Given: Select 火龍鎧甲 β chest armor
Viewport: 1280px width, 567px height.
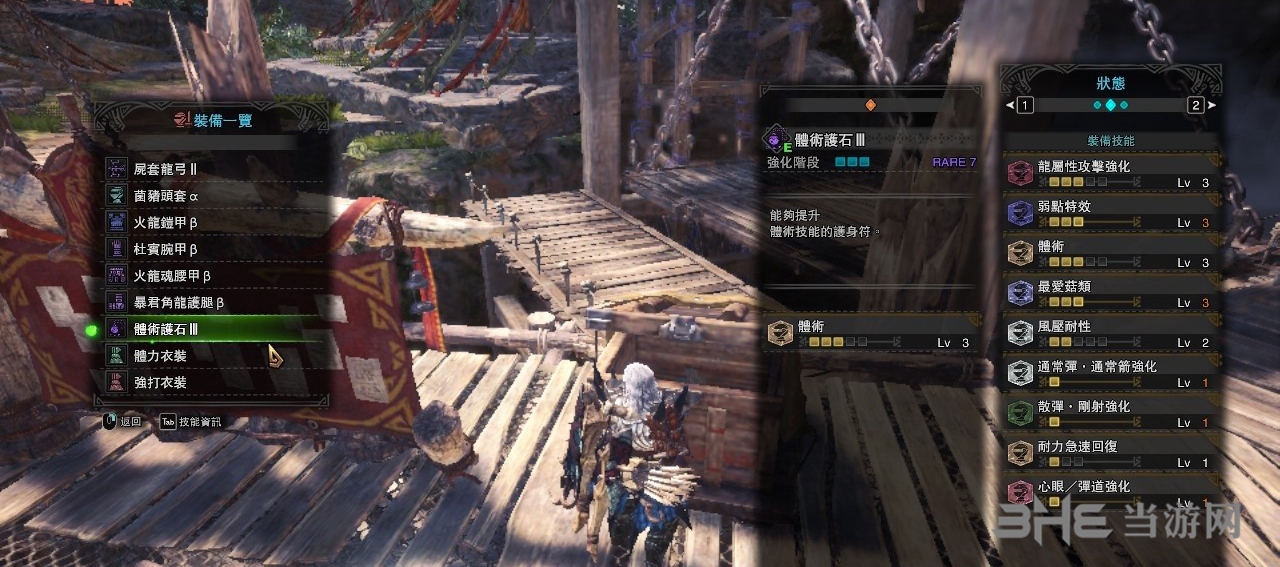Looking at the screenshot, I should [x=215, y=222].
